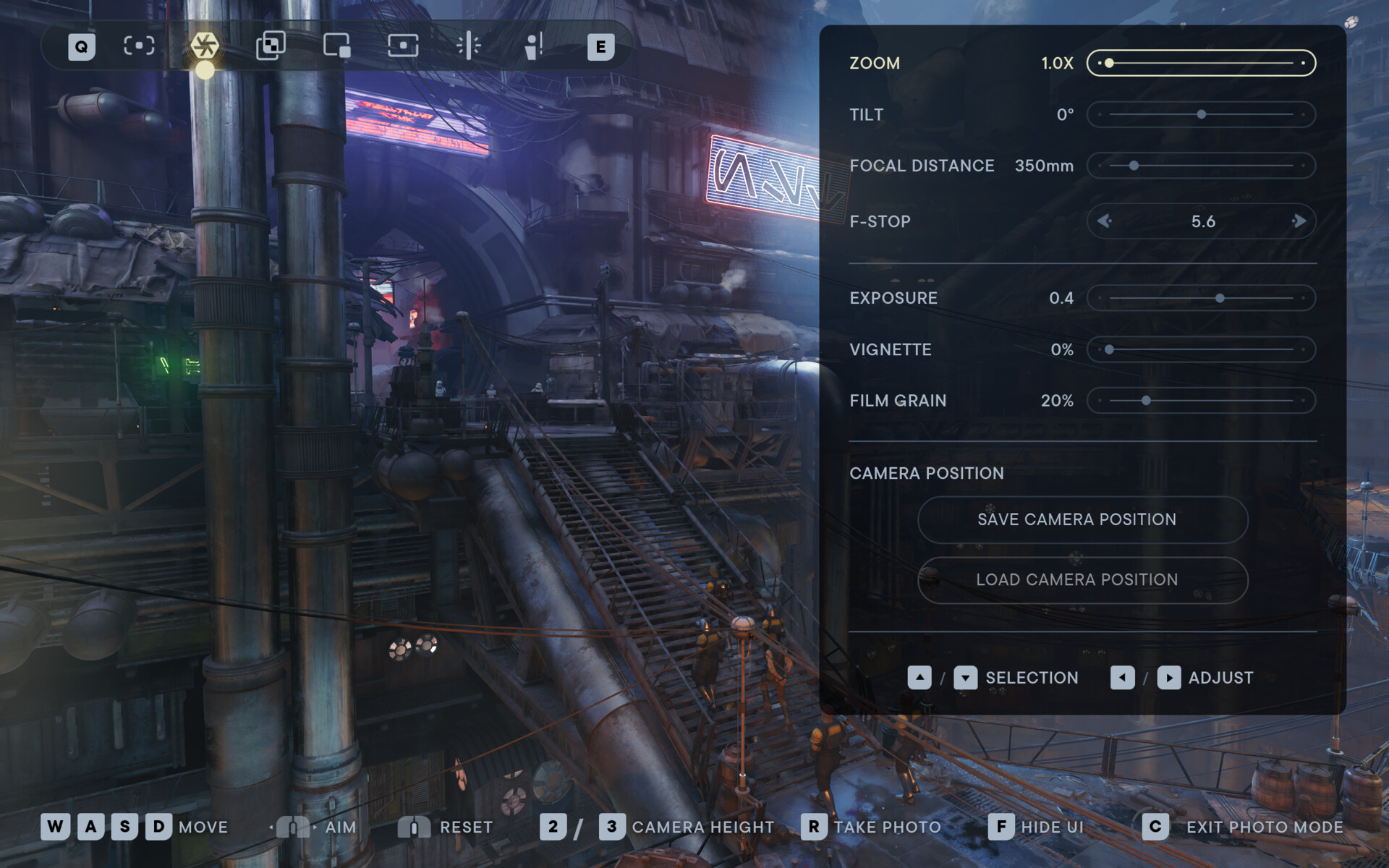Switch to the framed dot tab
This screenshot has width=1389, height=868.
click(403, 46)
